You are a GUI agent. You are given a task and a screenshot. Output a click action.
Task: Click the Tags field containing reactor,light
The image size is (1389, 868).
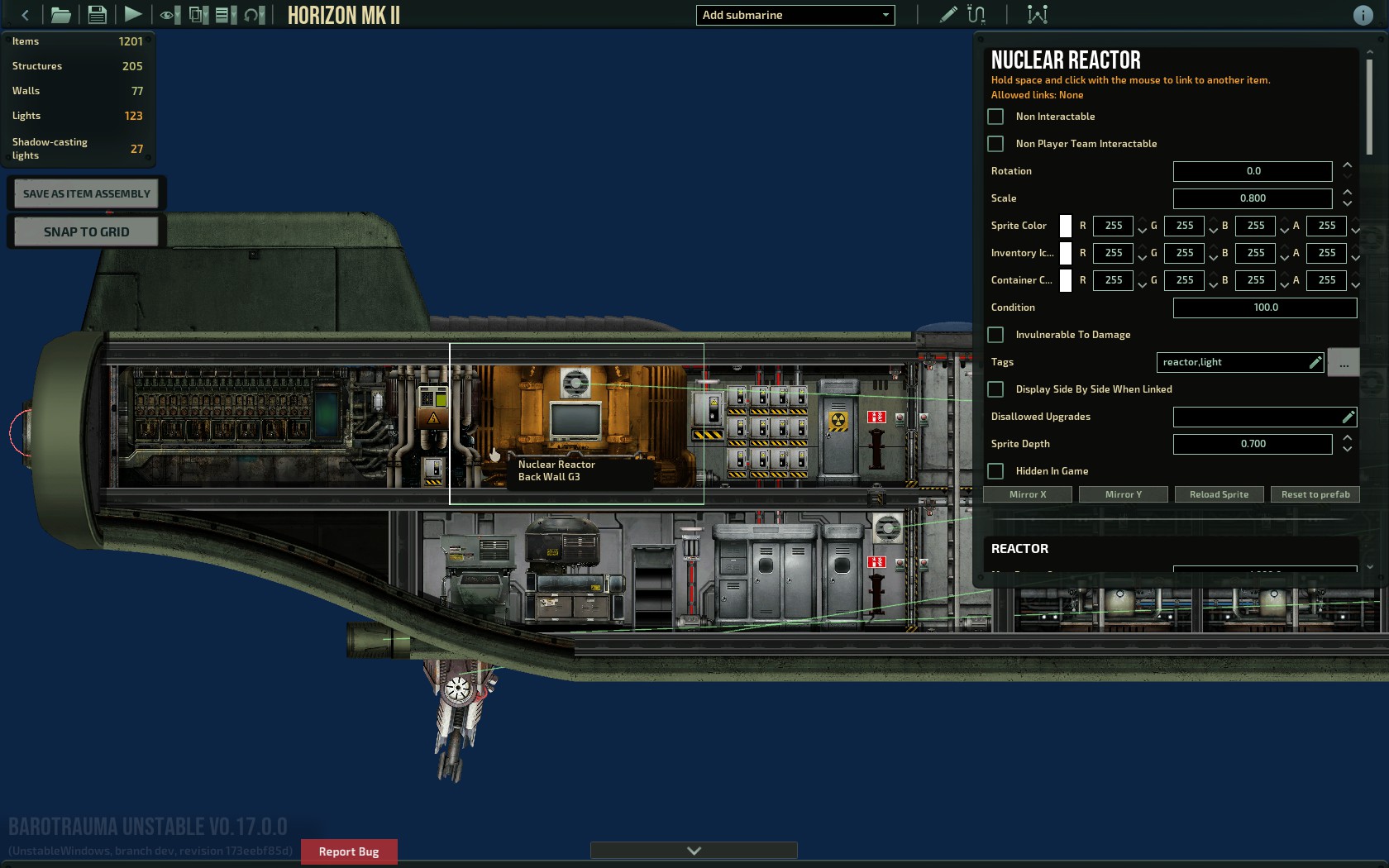tap(1232, 362)
